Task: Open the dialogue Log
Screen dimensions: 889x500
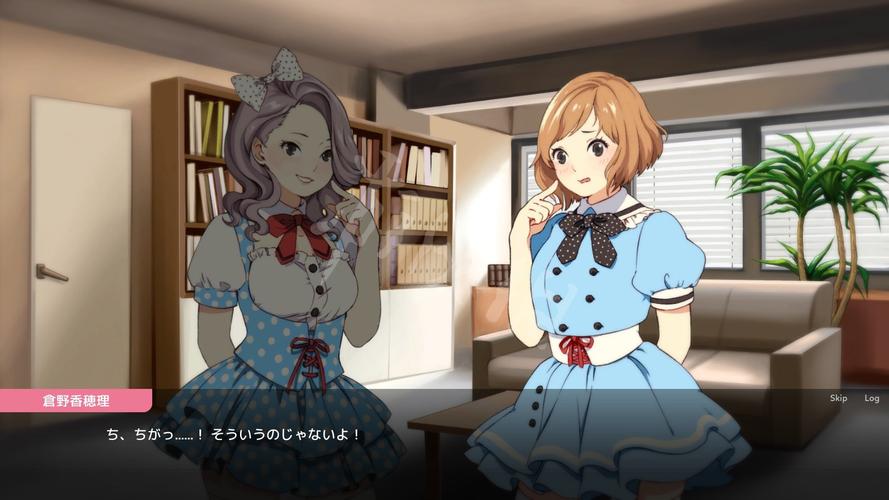Action: click(x=871, y=398)
